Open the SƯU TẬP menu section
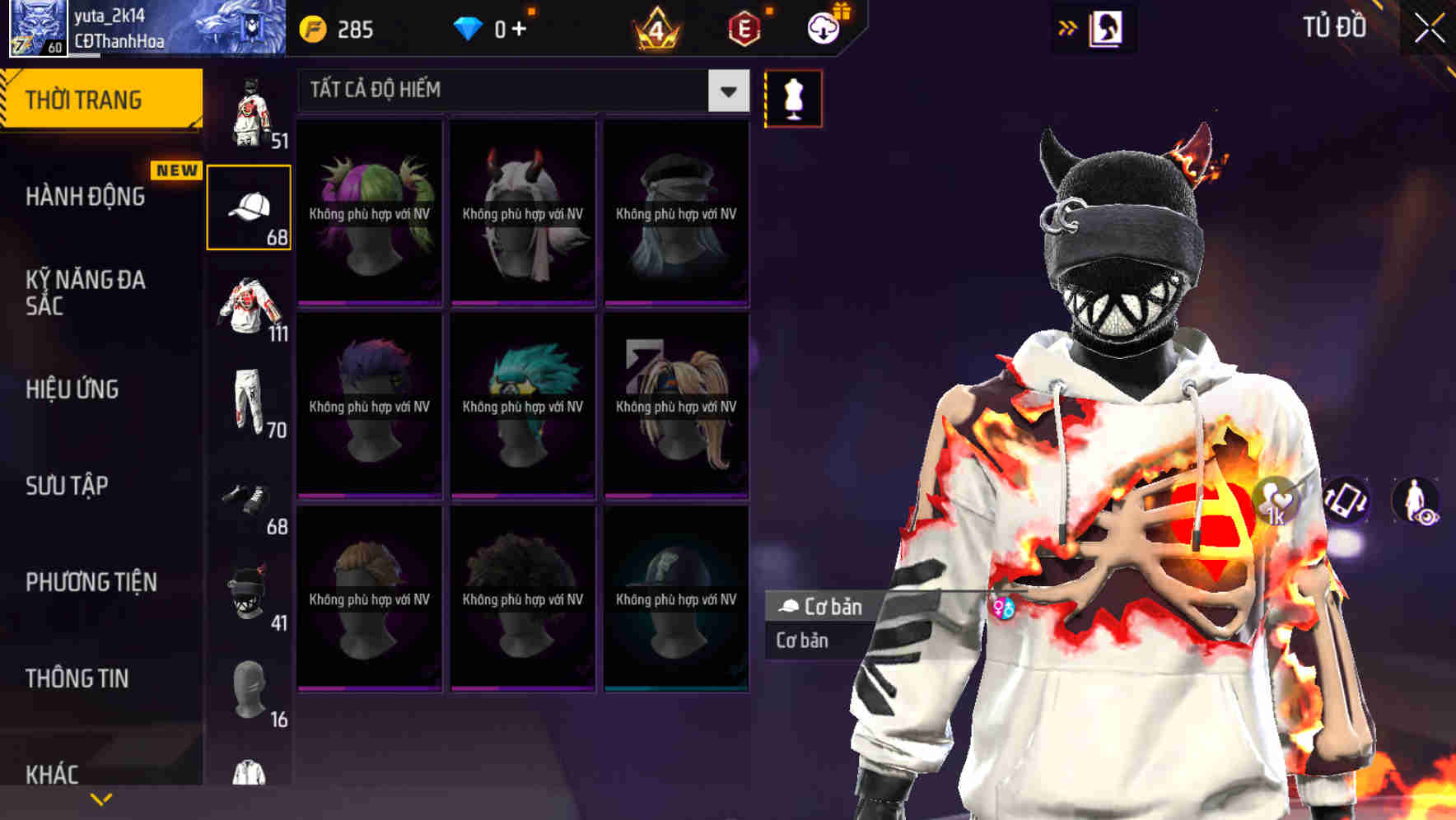Image resolution: width=1456 pixels, height=820 pixels. coord(66,487)
